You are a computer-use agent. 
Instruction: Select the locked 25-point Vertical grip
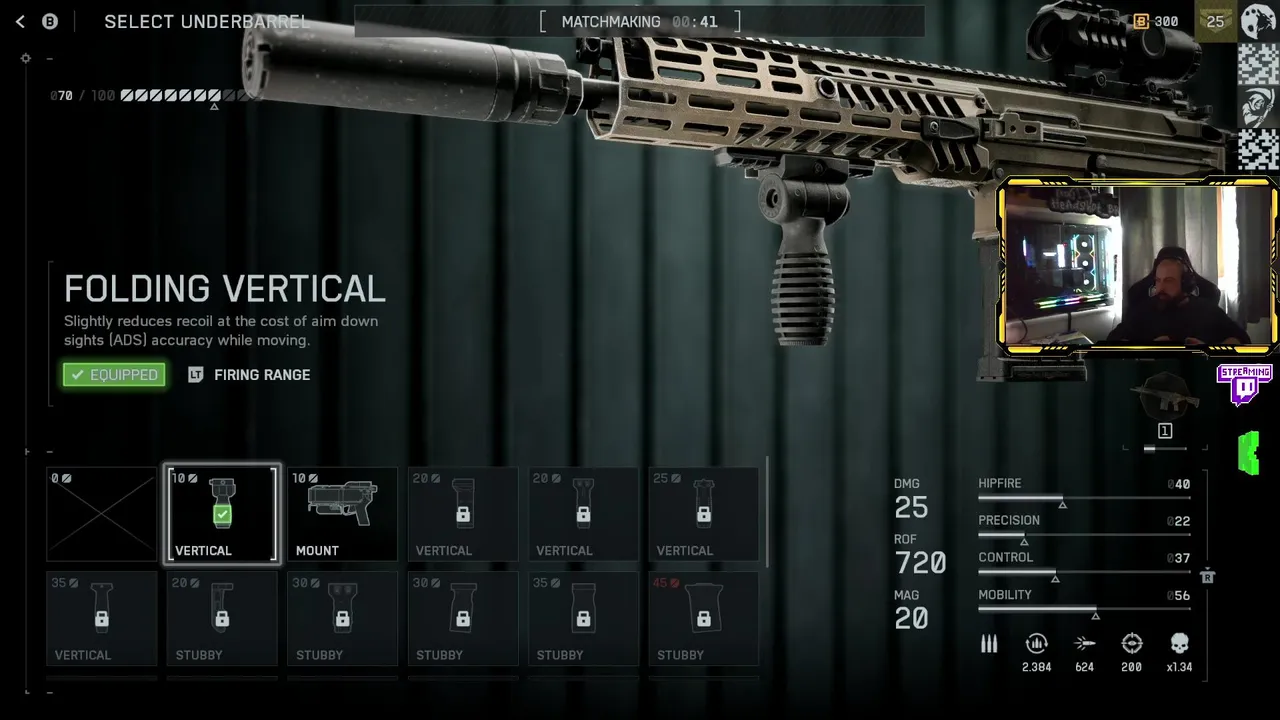(x=703, y=514)
